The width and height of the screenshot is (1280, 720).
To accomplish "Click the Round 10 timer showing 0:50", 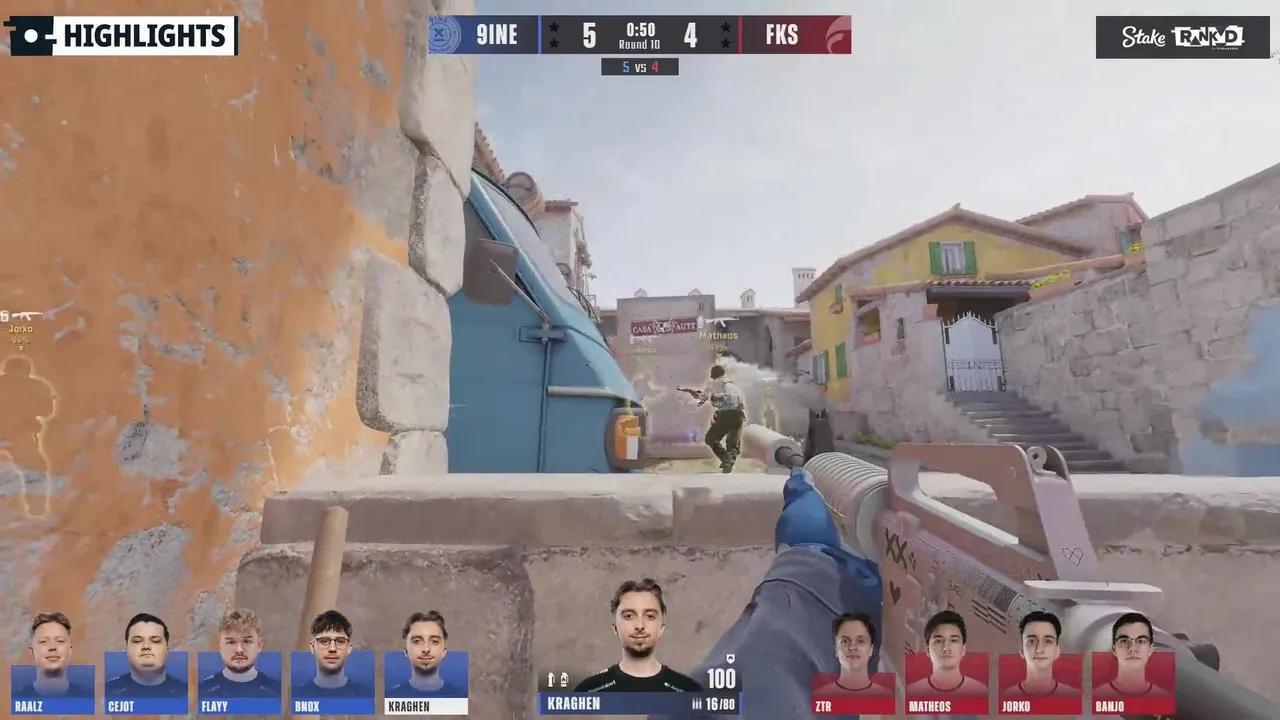I will (640, 38).
